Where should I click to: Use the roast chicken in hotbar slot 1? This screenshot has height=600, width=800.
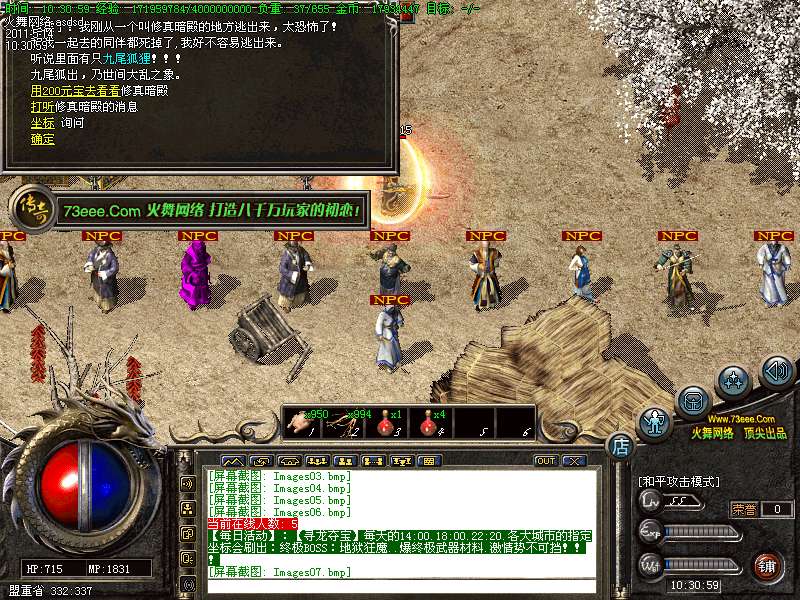301,422
